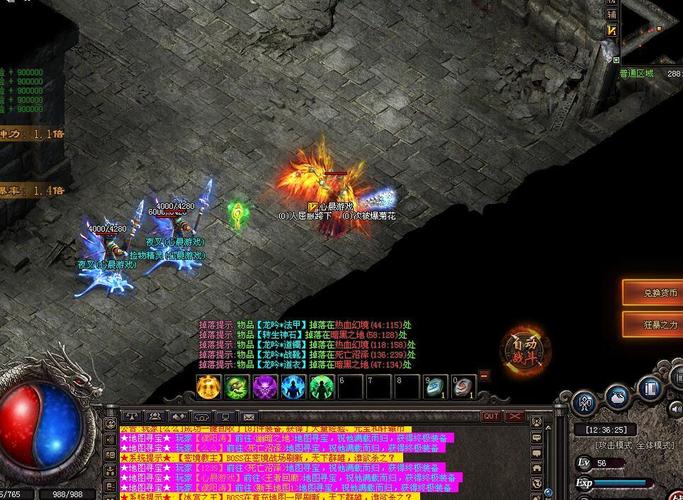Toggle the 自动战斗 auto-battle button
The height and width of the screenshot is (500, 683).
tap(524, 349)
